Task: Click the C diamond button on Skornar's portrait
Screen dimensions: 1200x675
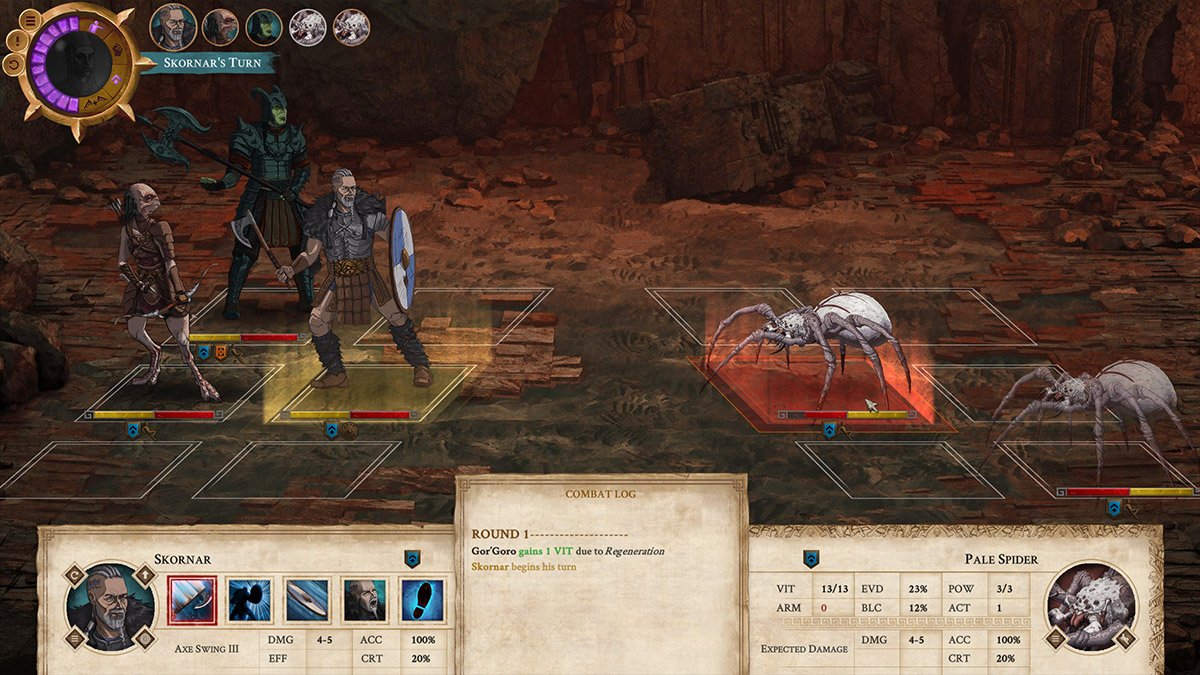Action: [73, 574]
